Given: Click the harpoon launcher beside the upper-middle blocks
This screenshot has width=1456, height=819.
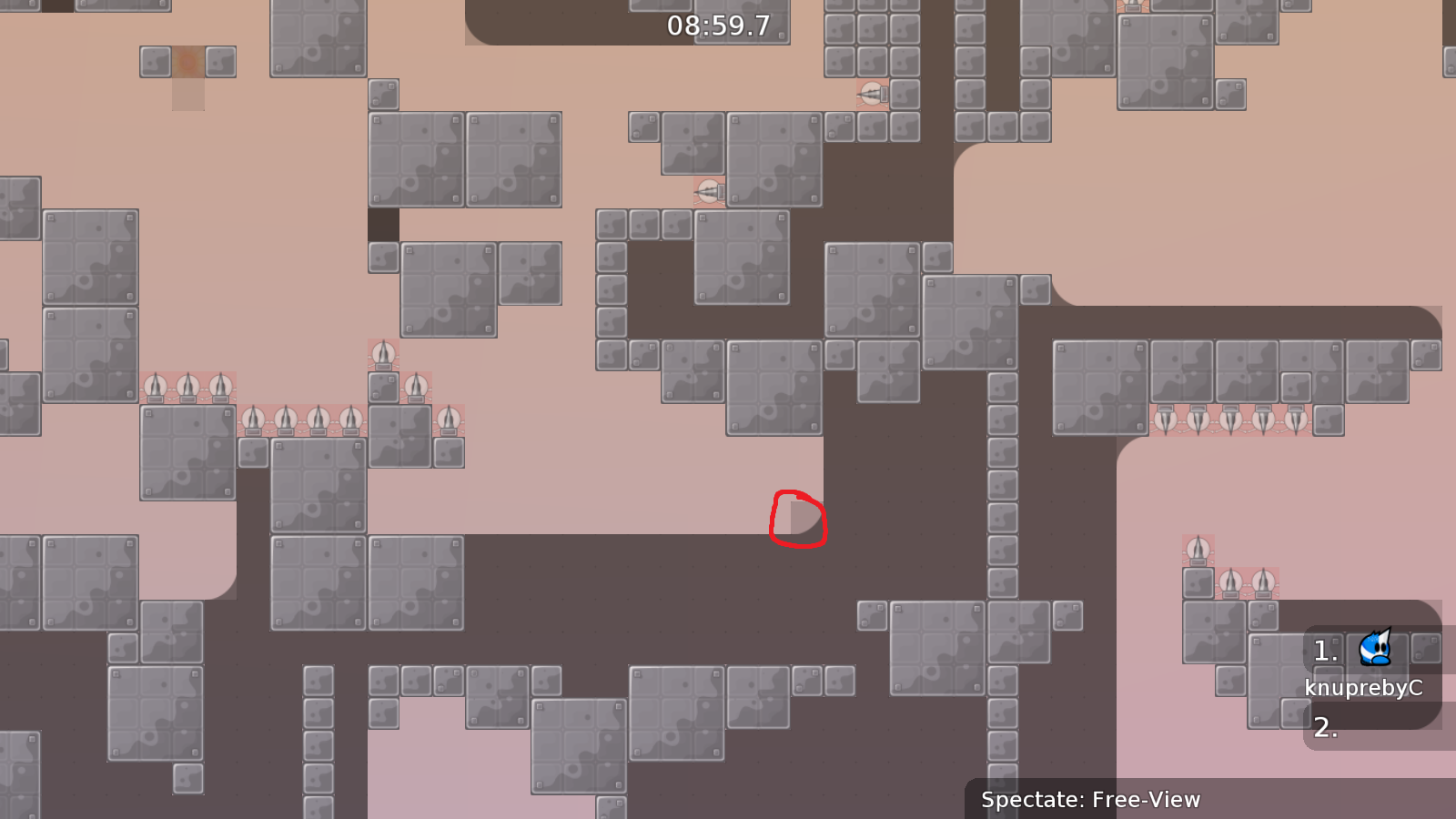Looking at the screenshot, I should tap(708, 189).
